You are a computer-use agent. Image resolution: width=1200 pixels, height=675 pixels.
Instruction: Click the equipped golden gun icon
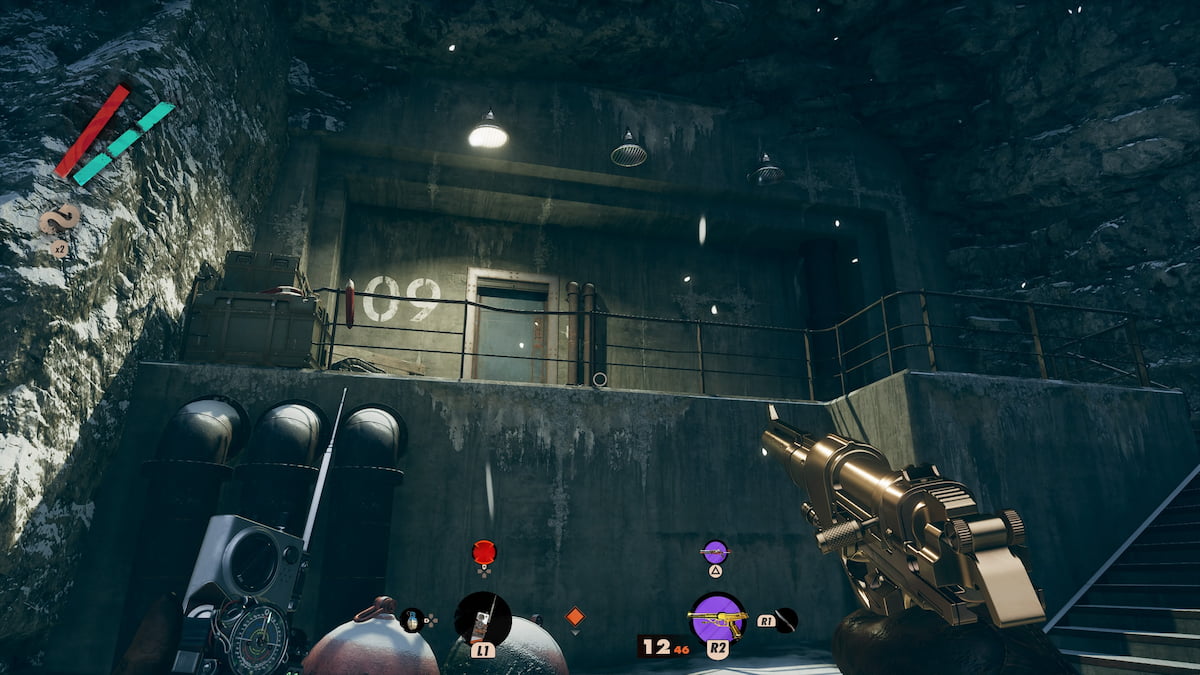click(717, 618)
